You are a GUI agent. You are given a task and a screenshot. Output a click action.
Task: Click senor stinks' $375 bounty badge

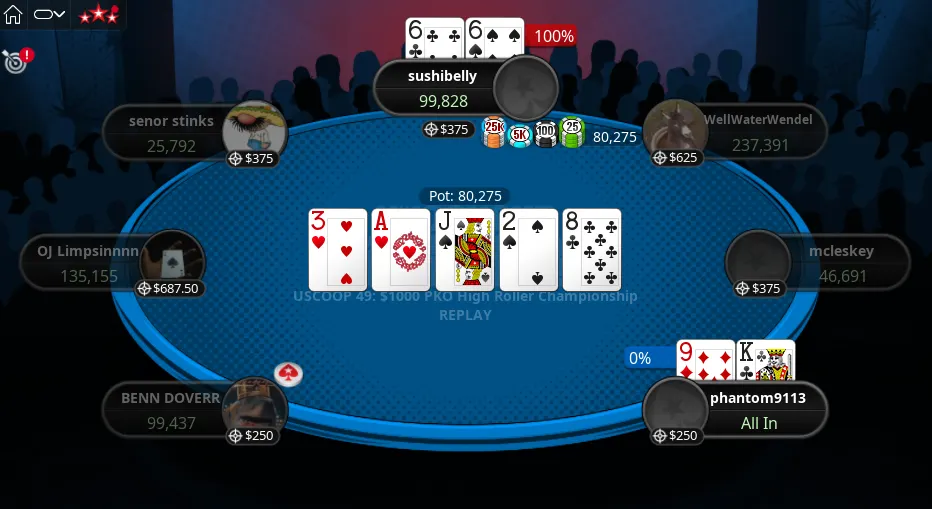pos(252,158)
